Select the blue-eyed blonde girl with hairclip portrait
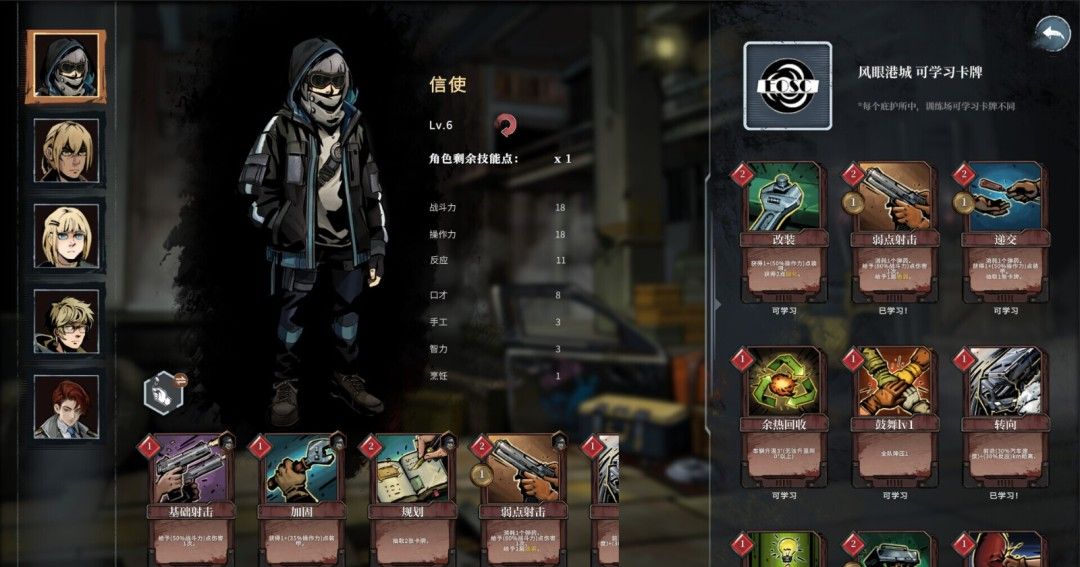The width and height of the screenshot is (1080, 567). click(x=66, y=236)
